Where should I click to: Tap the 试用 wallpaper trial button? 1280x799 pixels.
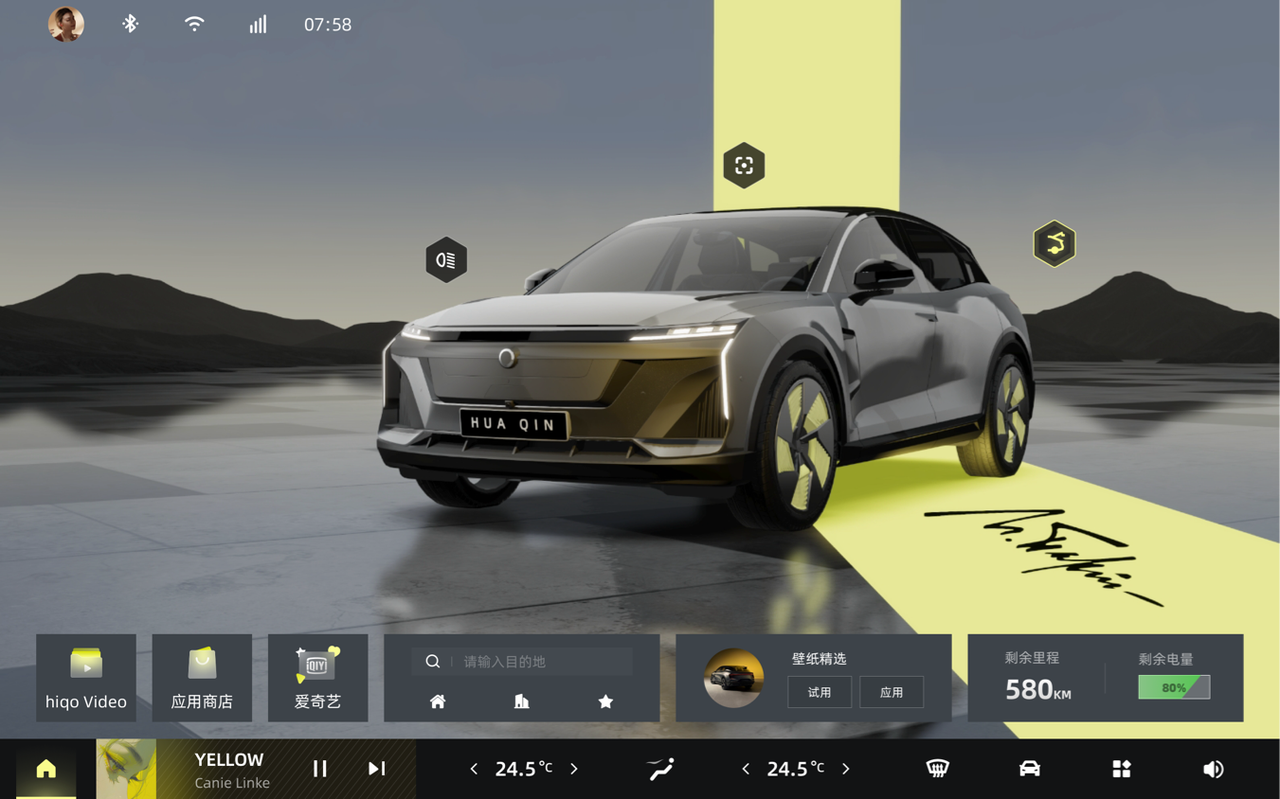[819, 692]
